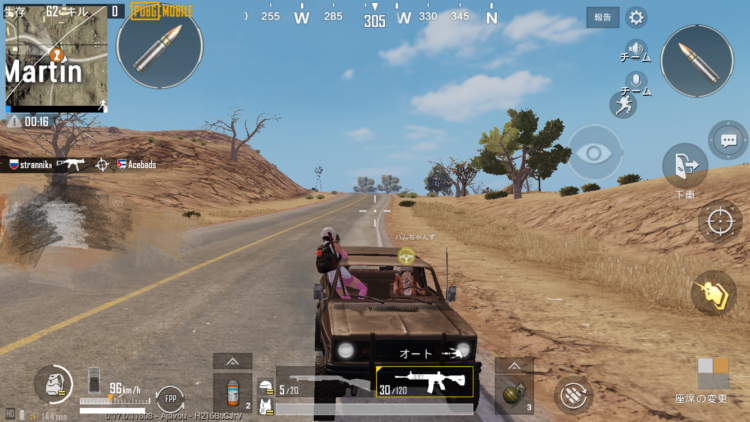Tap the 報告 report button

(602, 17)
